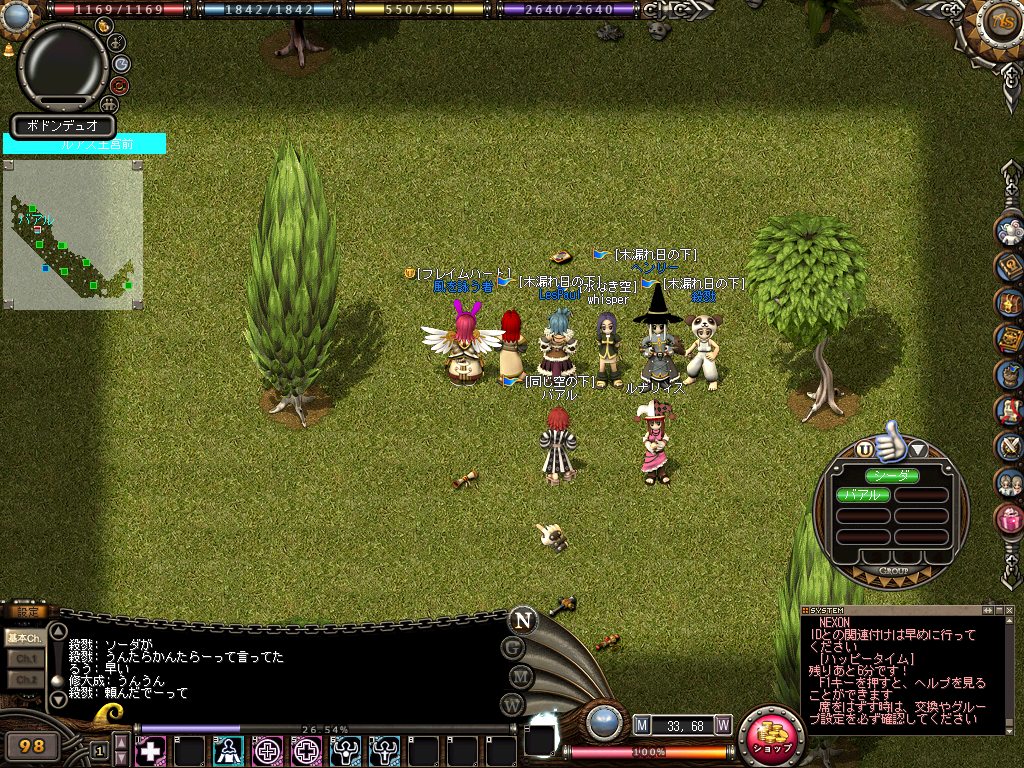
Task: Click the thumbs-up icon above the group panel
Action: [x=888, y=445]
